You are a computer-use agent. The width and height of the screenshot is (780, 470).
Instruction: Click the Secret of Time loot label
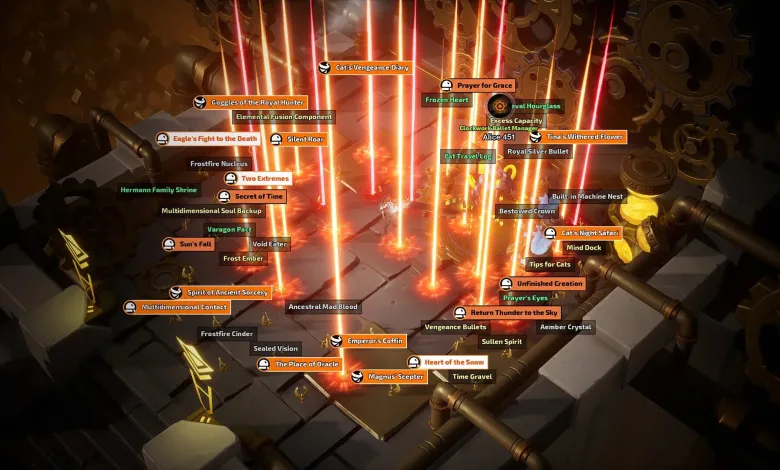tap(258, 197)
